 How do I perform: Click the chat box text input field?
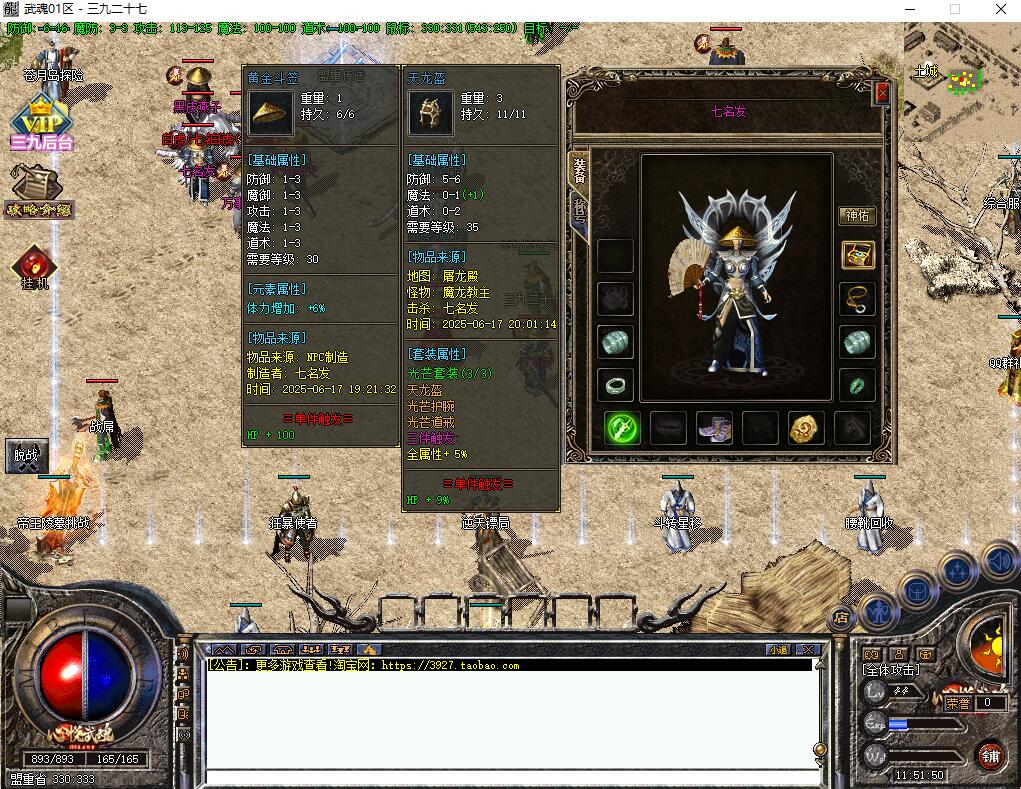coord(510,777)
